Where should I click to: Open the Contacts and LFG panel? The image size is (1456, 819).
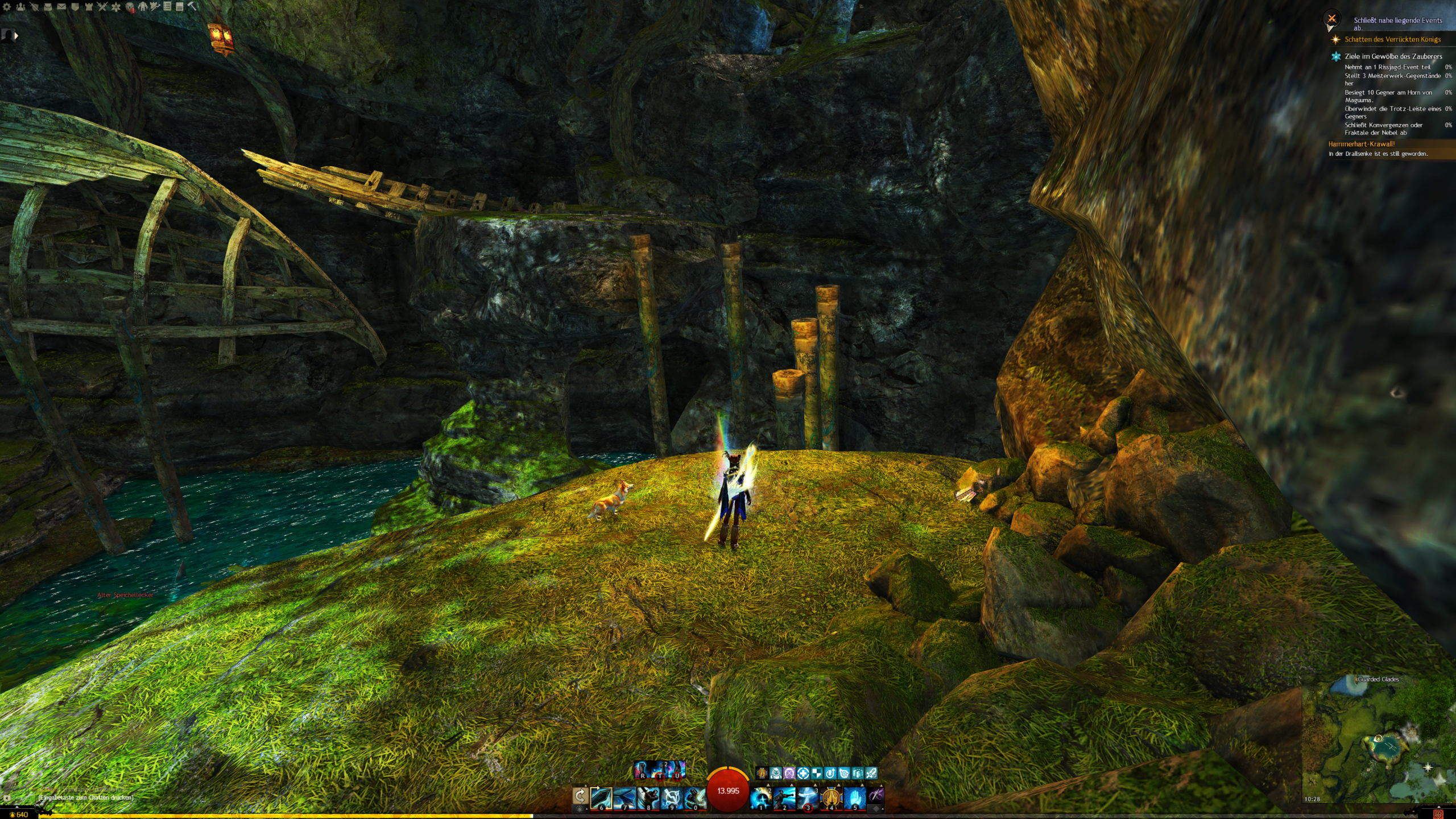click(20, 7)
